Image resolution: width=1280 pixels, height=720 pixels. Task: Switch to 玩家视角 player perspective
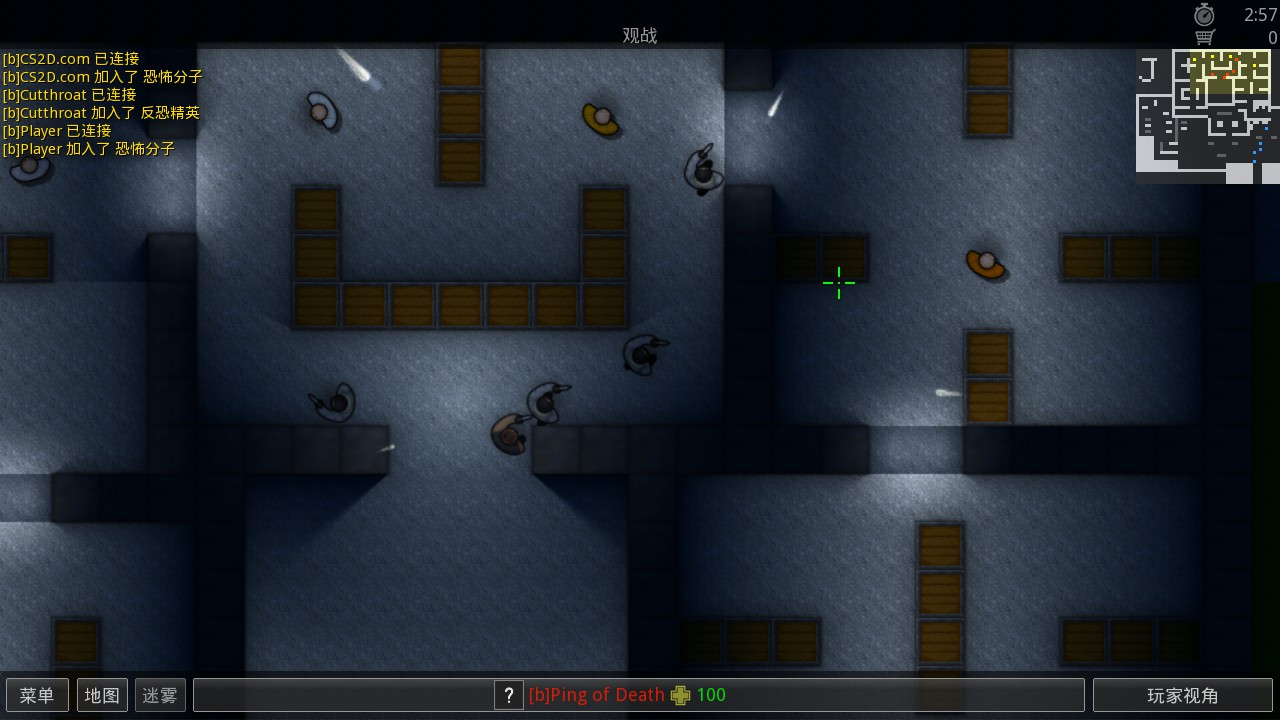pos(1183,694)
